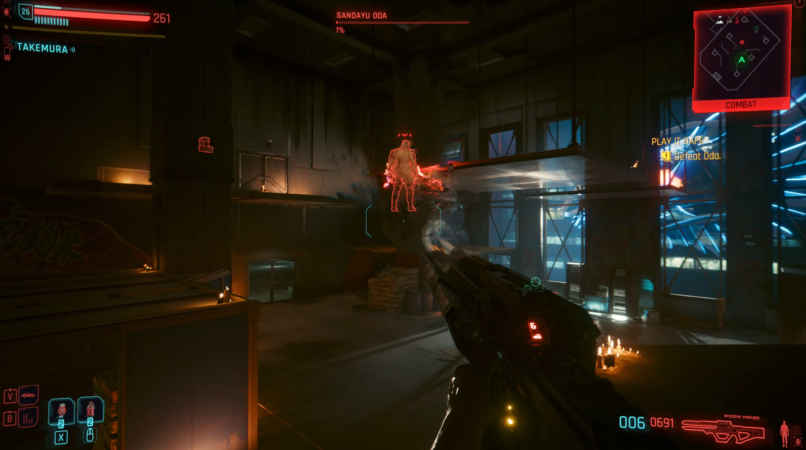The height and width of the screenshot is (450, 806).
Task: Open the radio equalizer bars icon
Action: coord(28,417)
